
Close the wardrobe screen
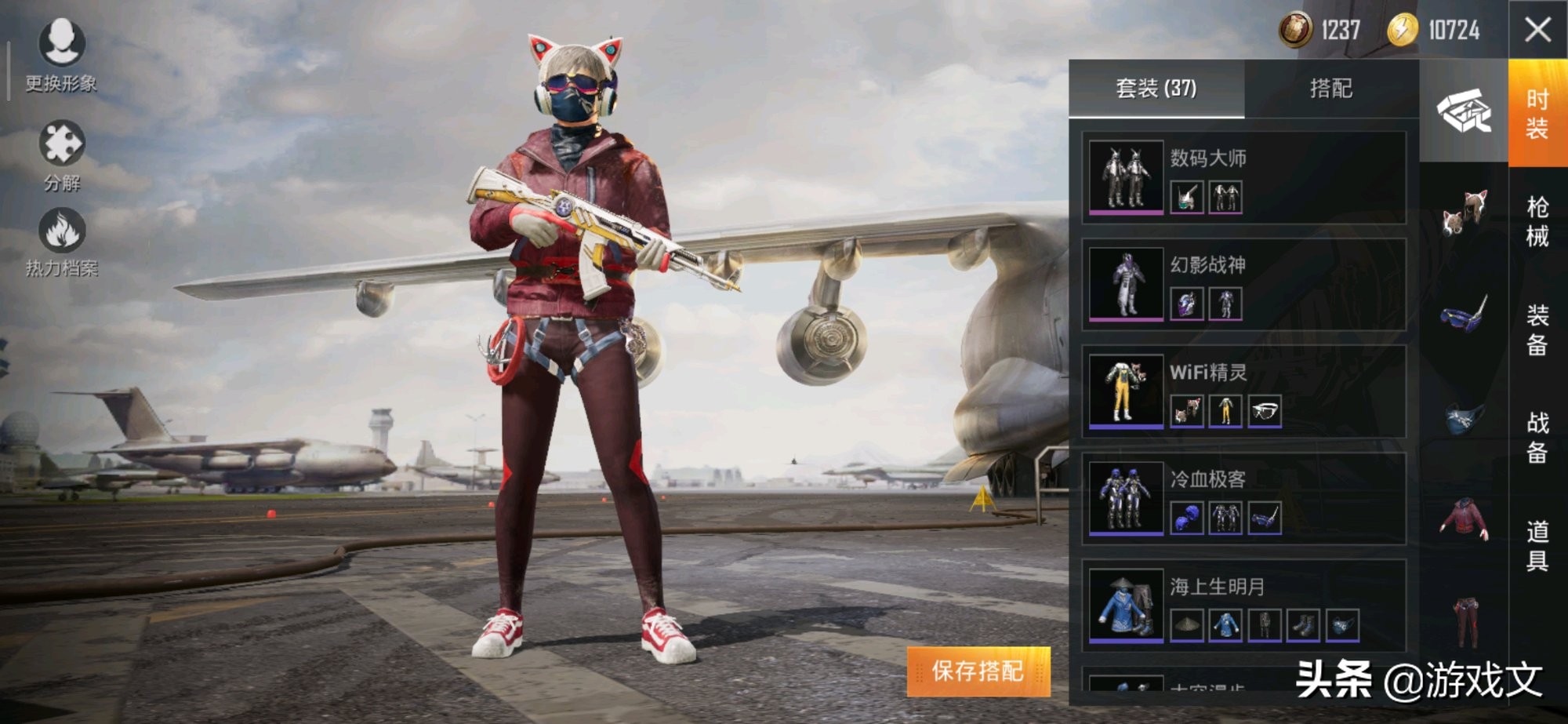coord(1537,31)
